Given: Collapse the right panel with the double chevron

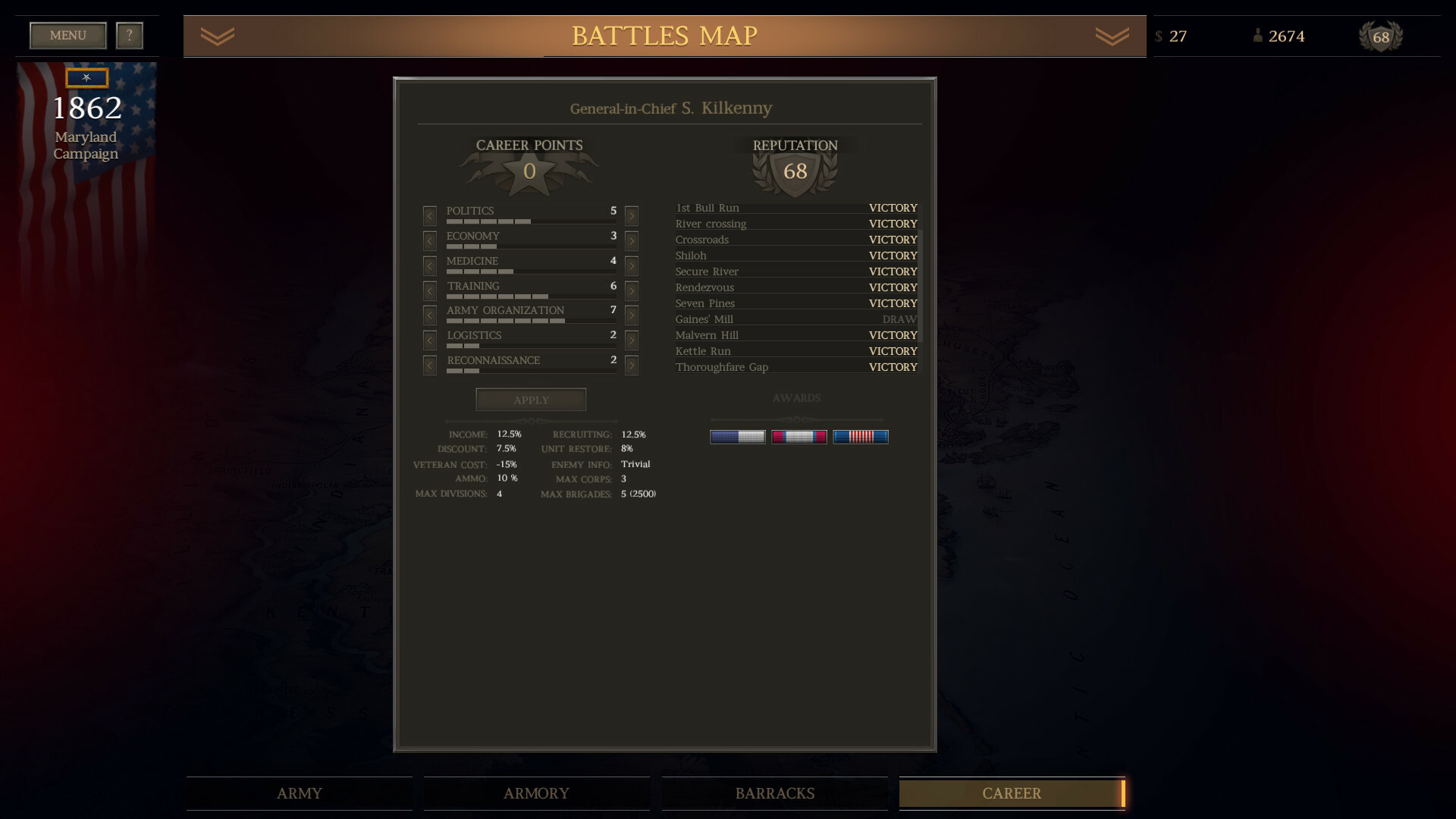Looking at the screenshot, I should tap(1110, 35).
